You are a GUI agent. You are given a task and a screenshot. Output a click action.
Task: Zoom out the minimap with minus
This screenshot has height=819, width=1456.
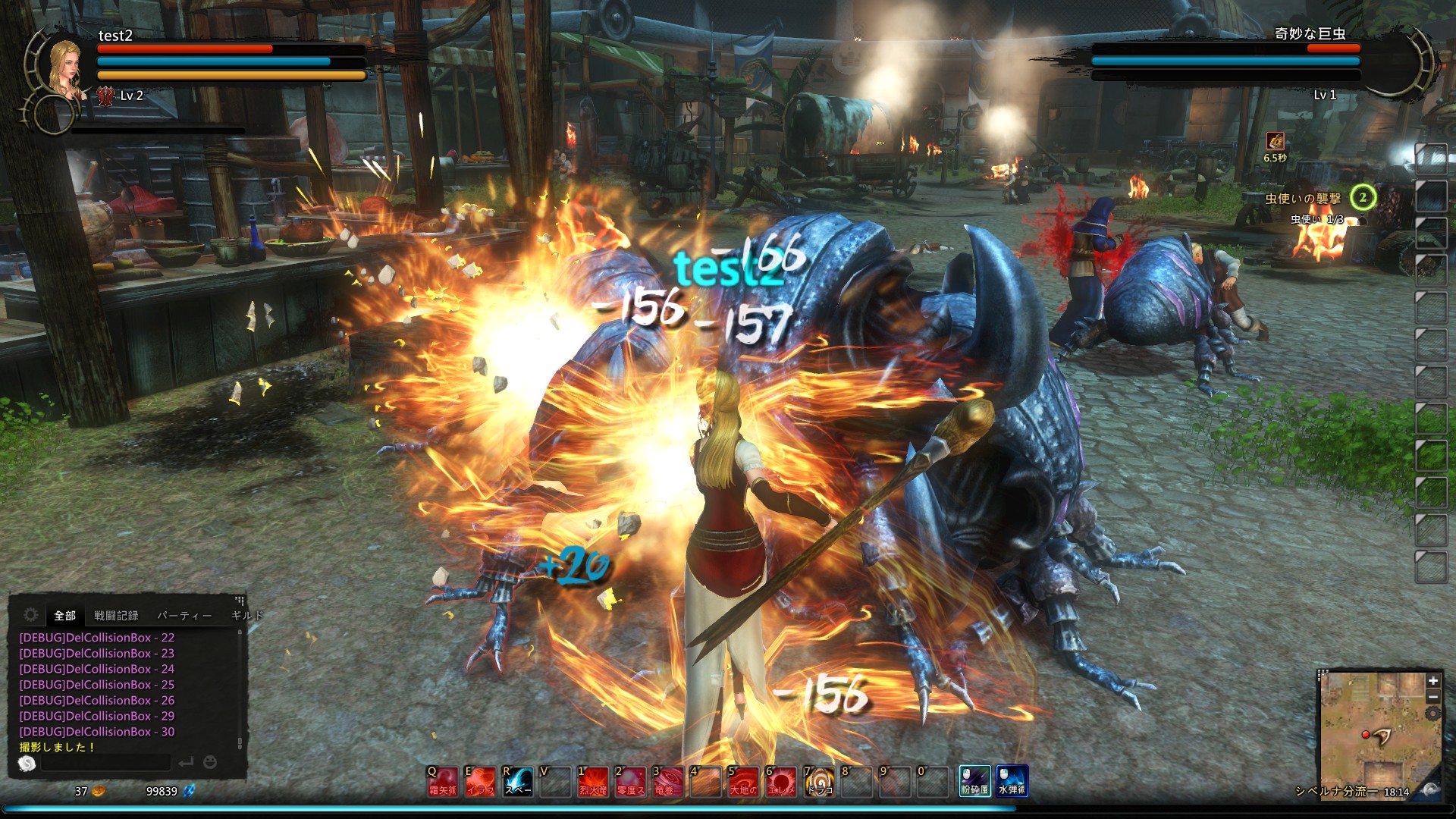point(1432,697)
